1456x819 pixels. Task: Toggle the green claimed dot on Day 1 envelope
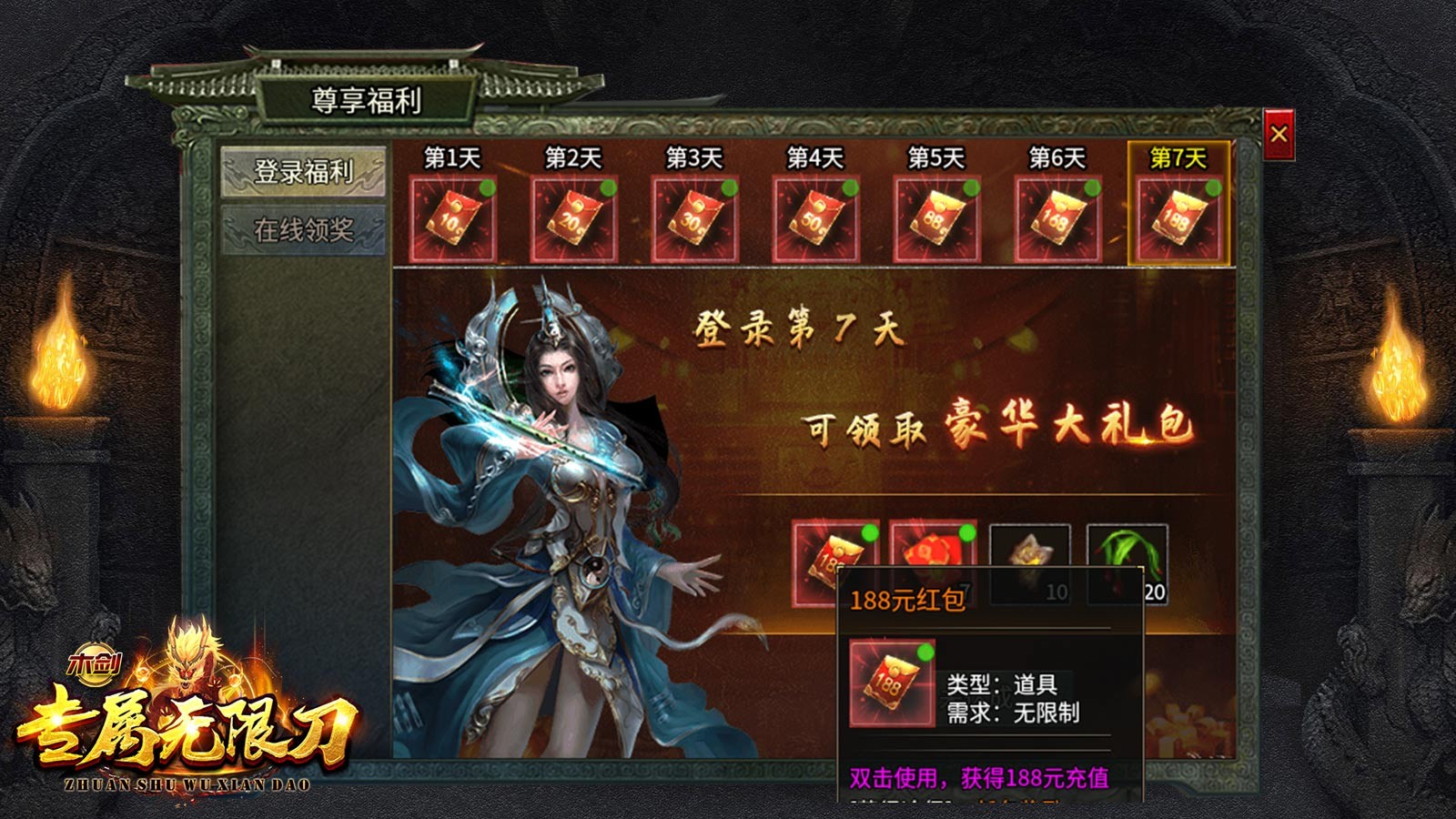click(488, 187)
